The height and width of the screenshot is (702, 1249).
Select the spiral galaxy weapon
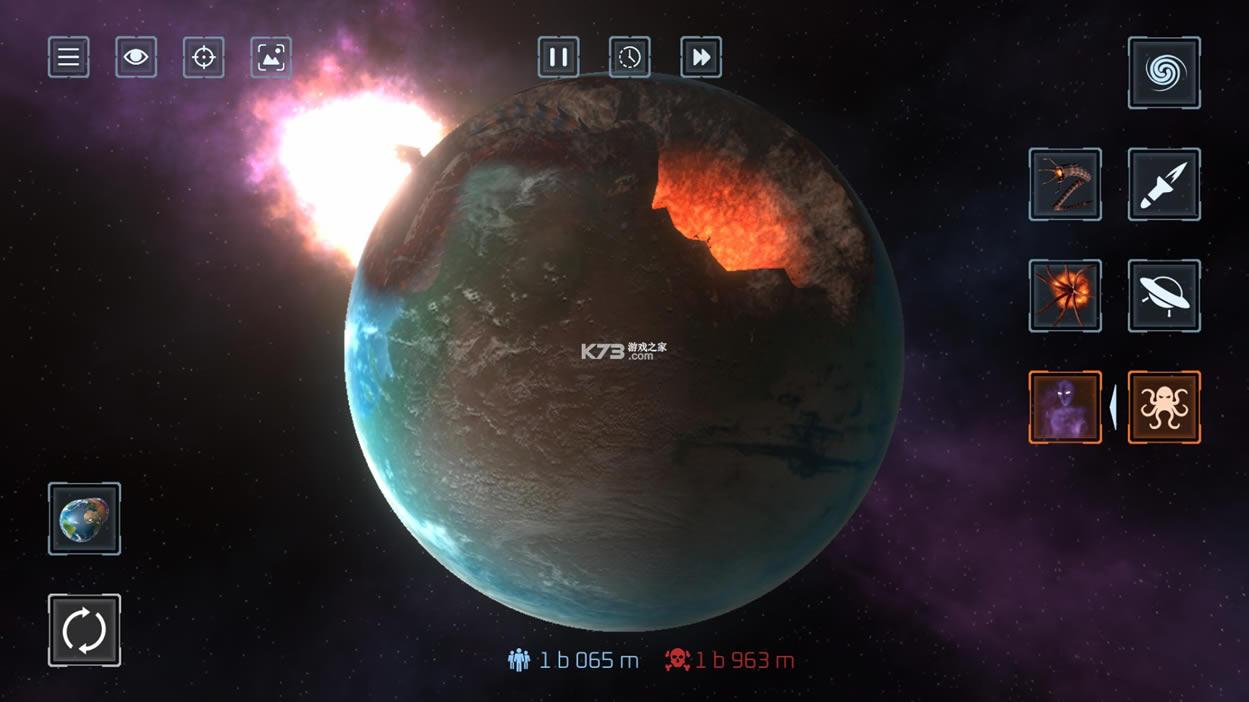pos(1164,73)
